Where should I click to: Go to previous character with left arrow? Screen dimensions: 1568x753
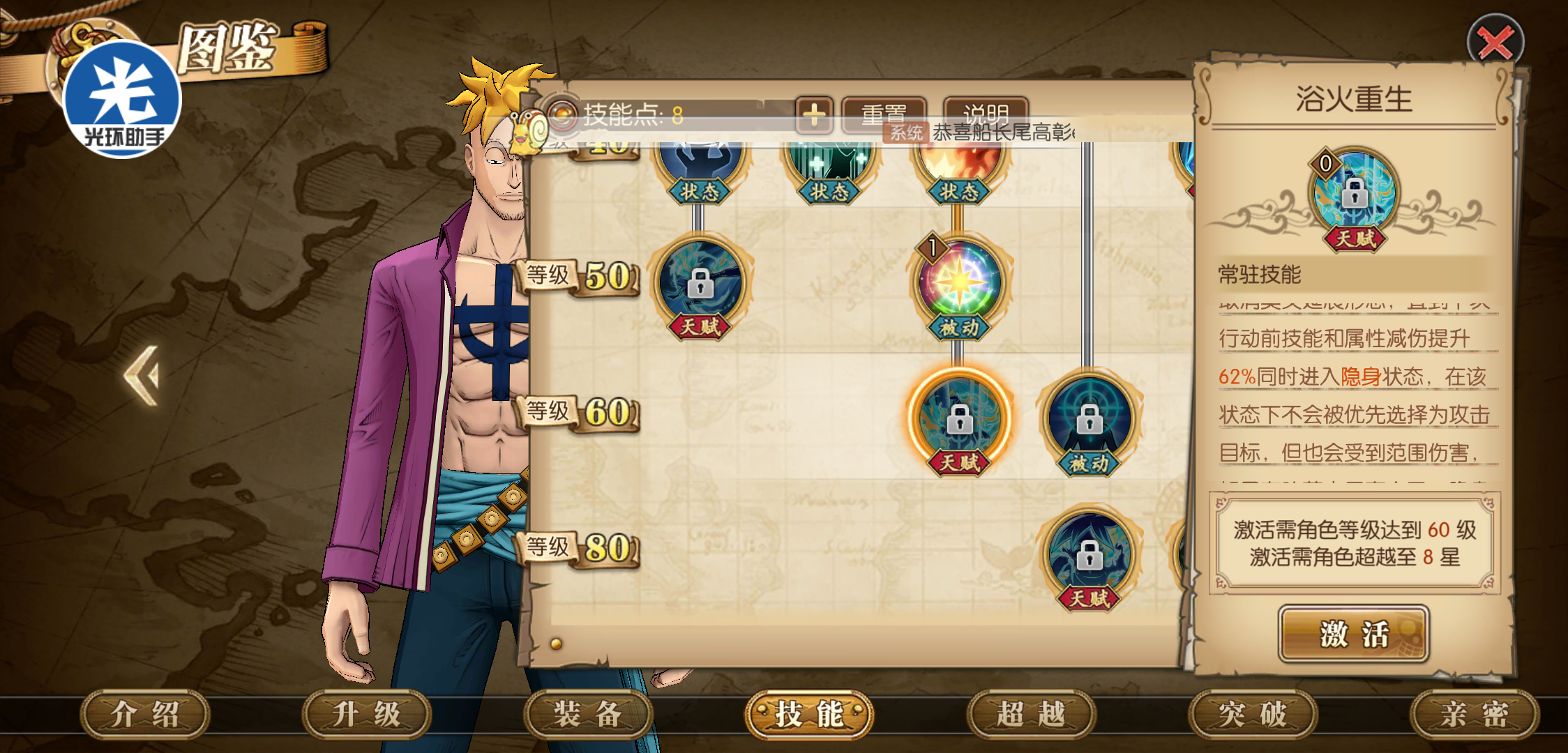click(143, 375)
